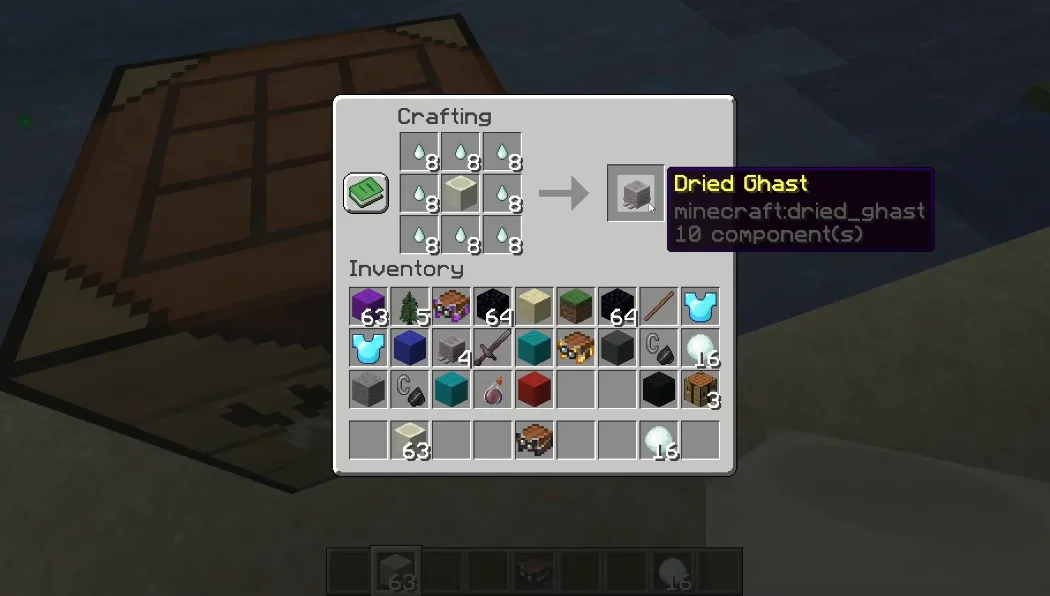Pick up the black block
The image size is (1050, 596).
[x=658, y=389]
